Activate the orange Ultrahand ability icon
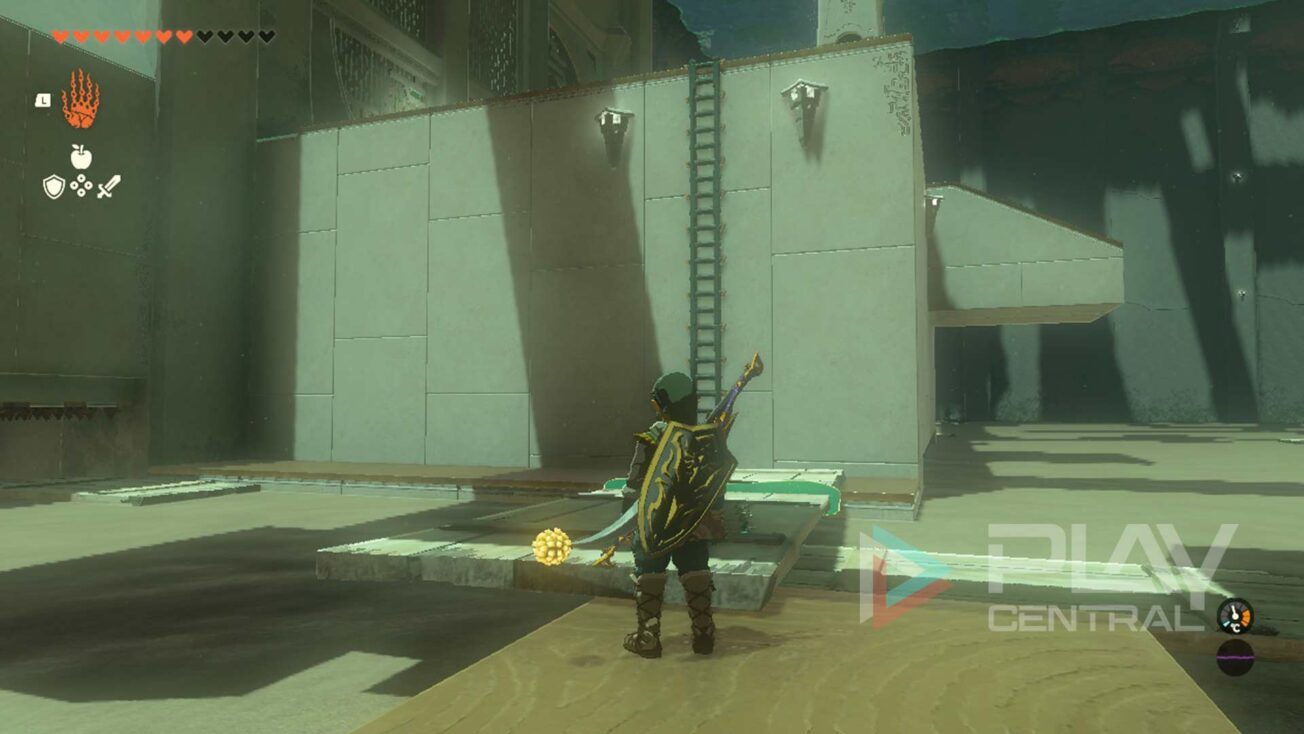 (x=80, y=100)
